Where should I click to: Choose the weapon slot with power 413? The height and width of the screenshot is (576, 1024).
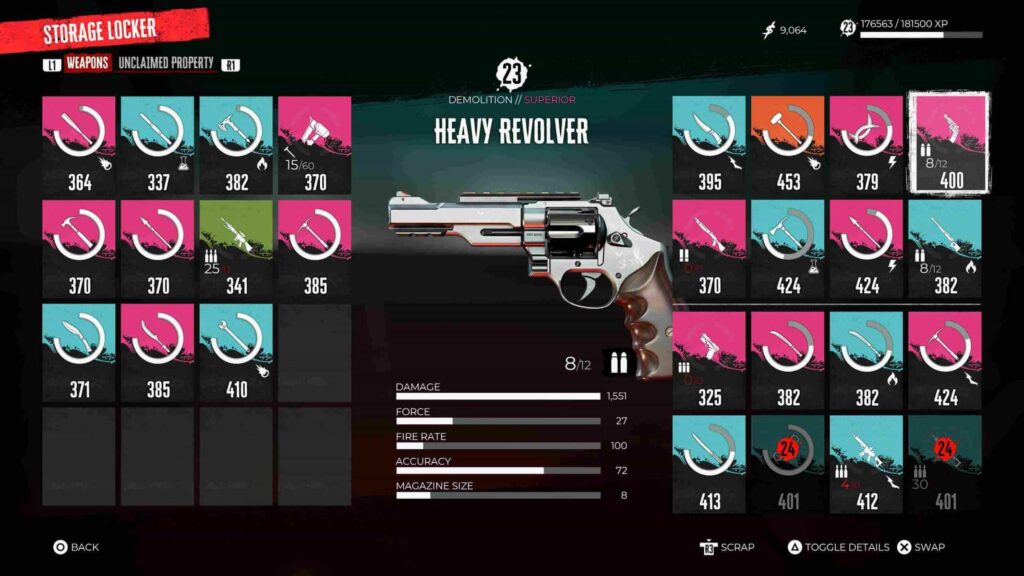709,464
